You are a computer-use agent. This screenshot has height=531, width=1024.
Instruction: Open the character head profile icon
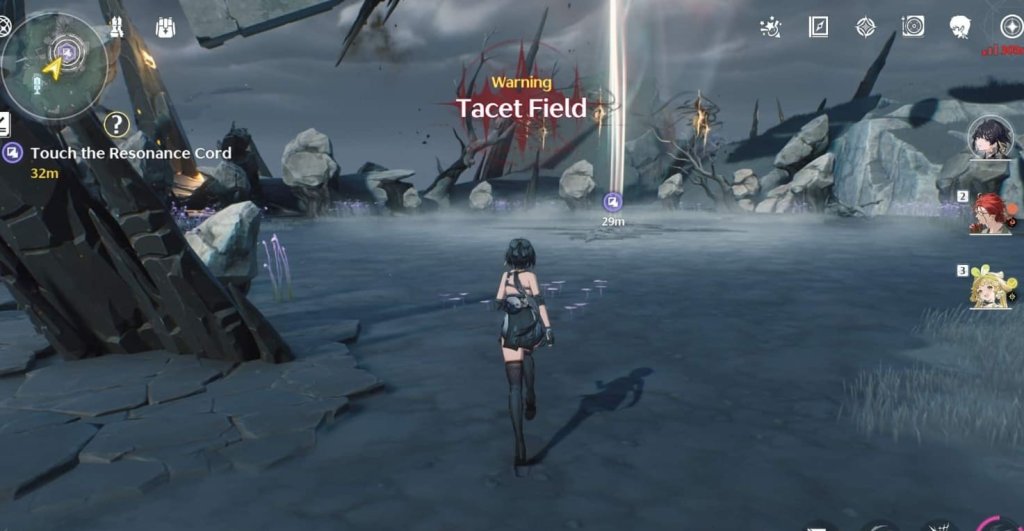(x=961, y=27)
